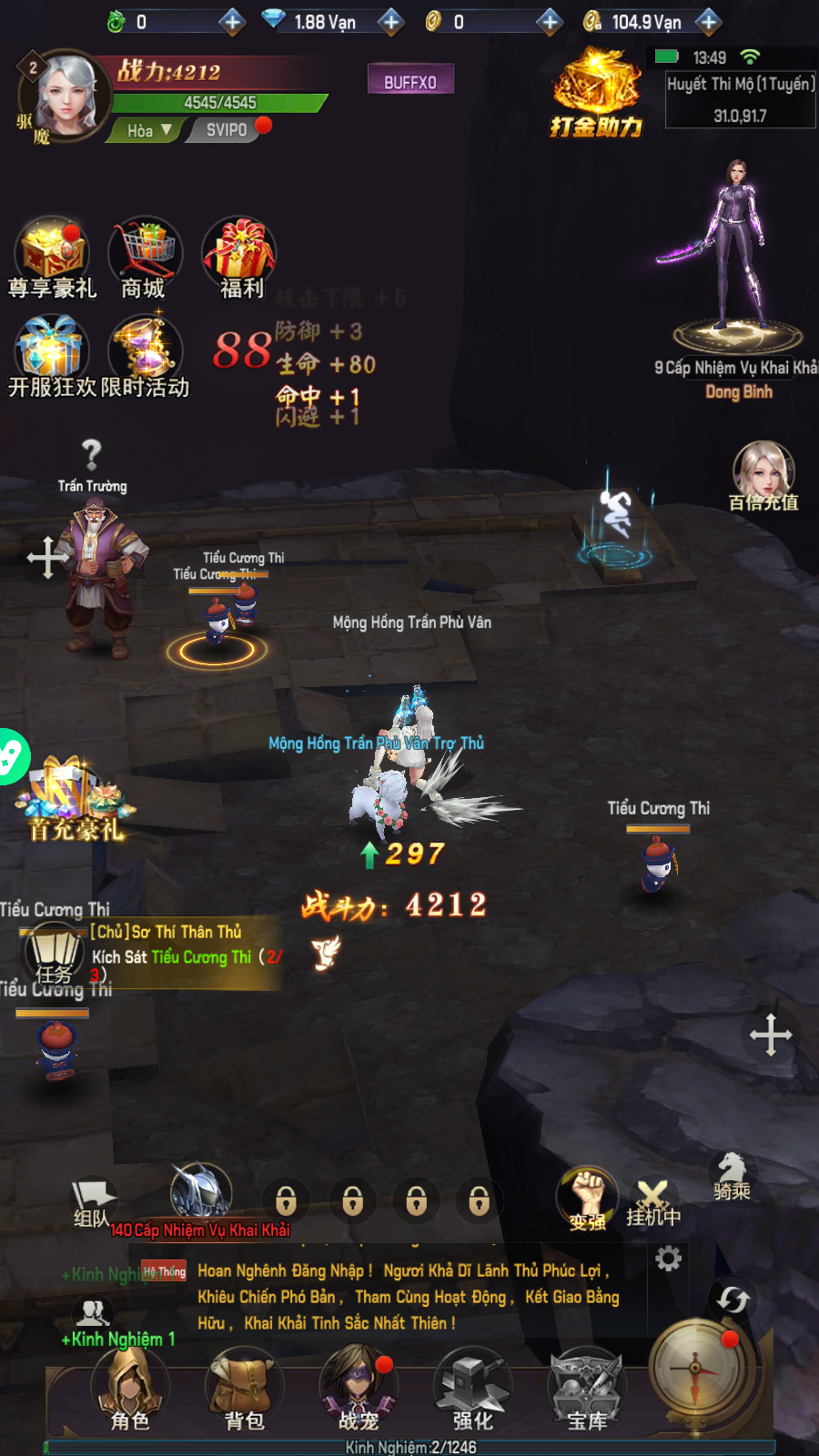Mount up with the 骑乘 horse icon

coord(732,1177)
